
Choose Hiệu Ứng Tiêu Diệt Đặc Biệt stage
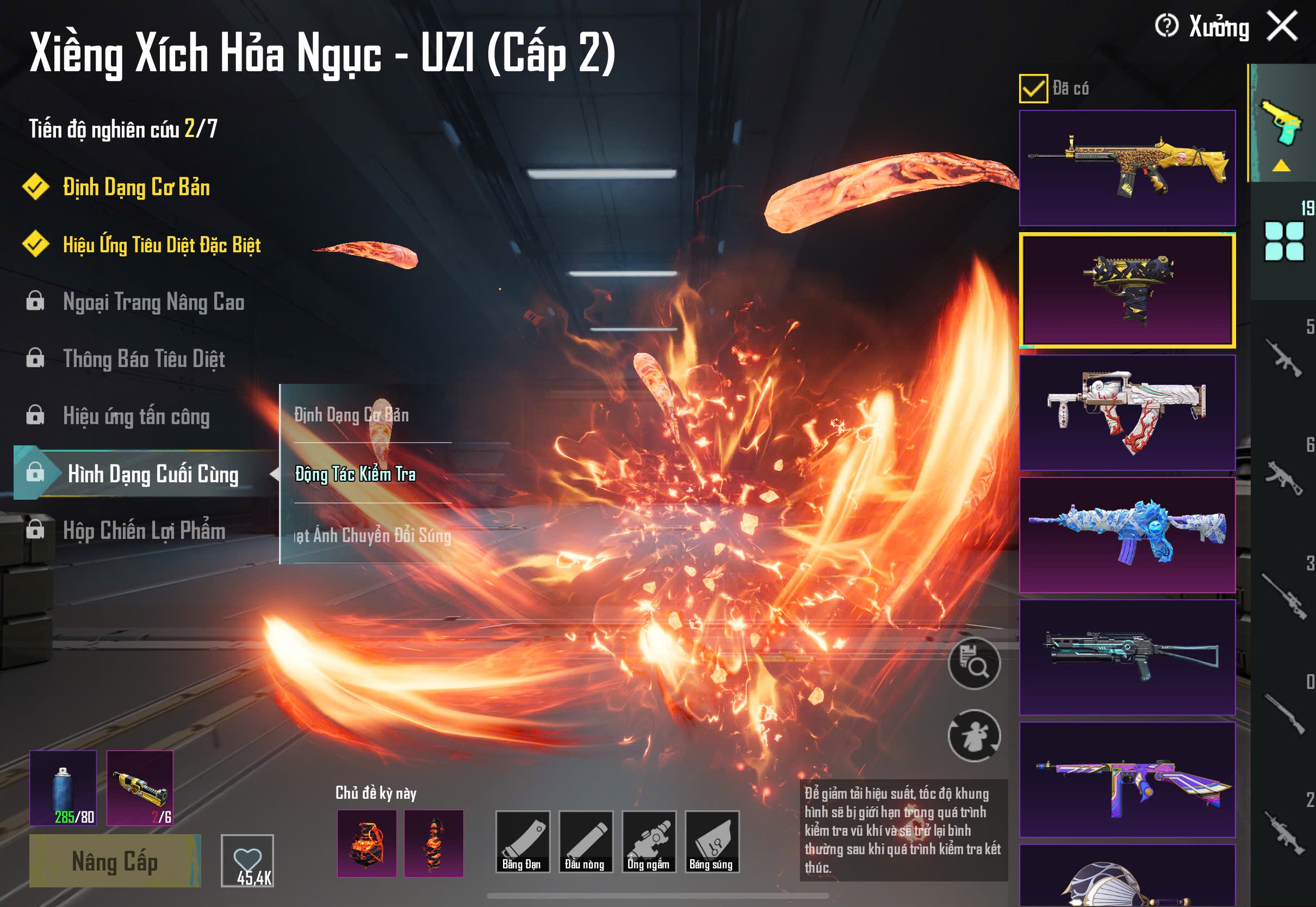[162, 245]
